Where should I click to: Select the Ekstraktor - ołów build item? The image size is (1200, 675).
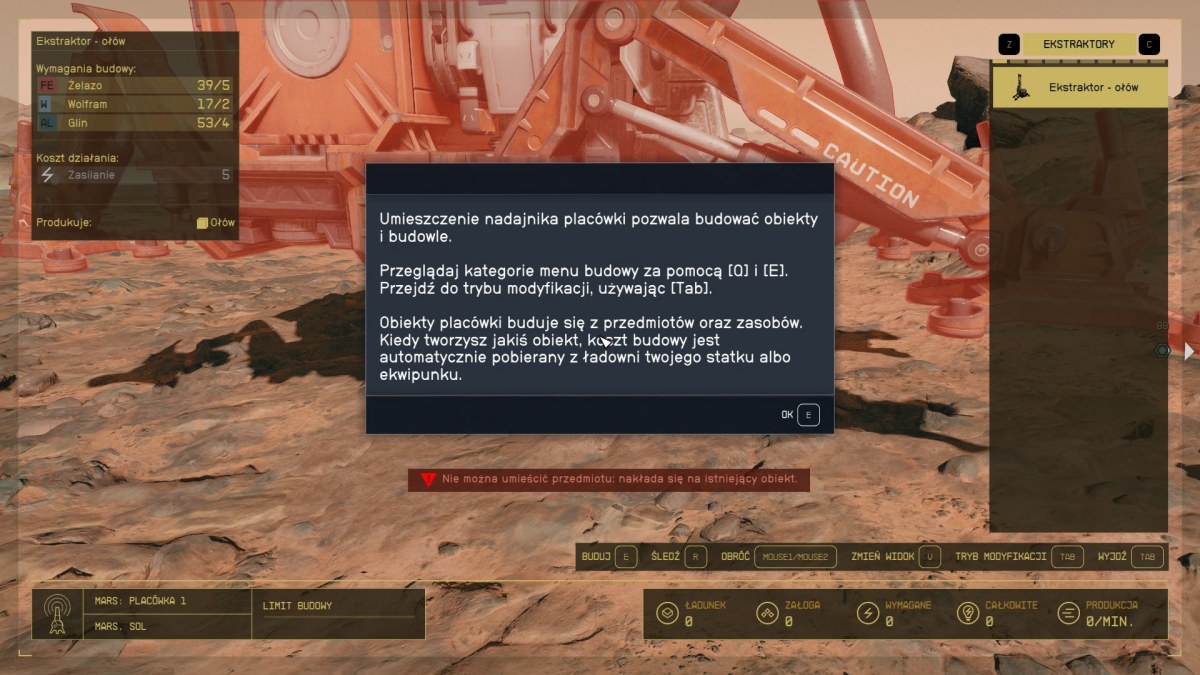[1079, 87]
